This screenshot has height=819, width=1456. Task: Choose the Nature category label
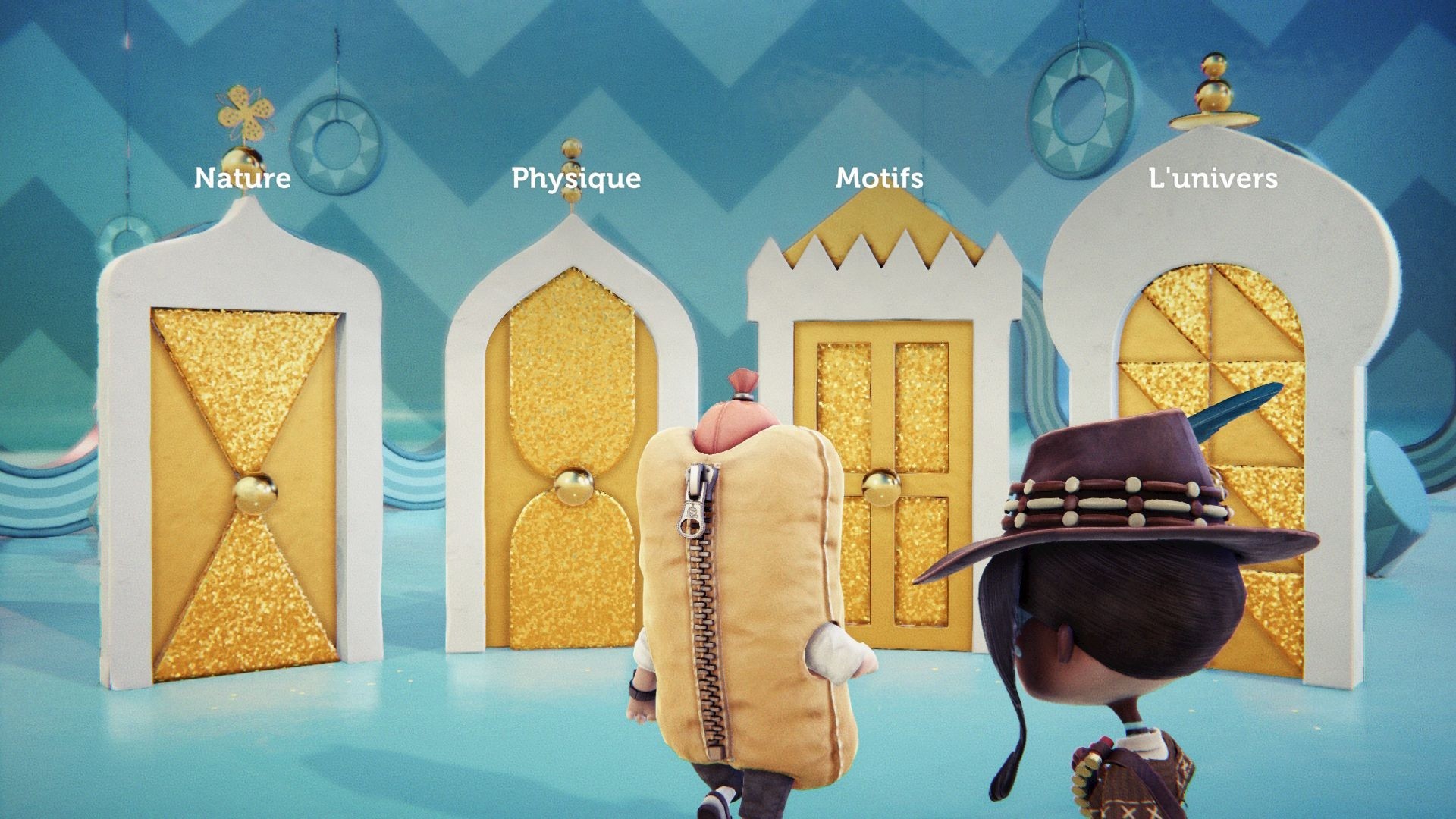[243, 178]
